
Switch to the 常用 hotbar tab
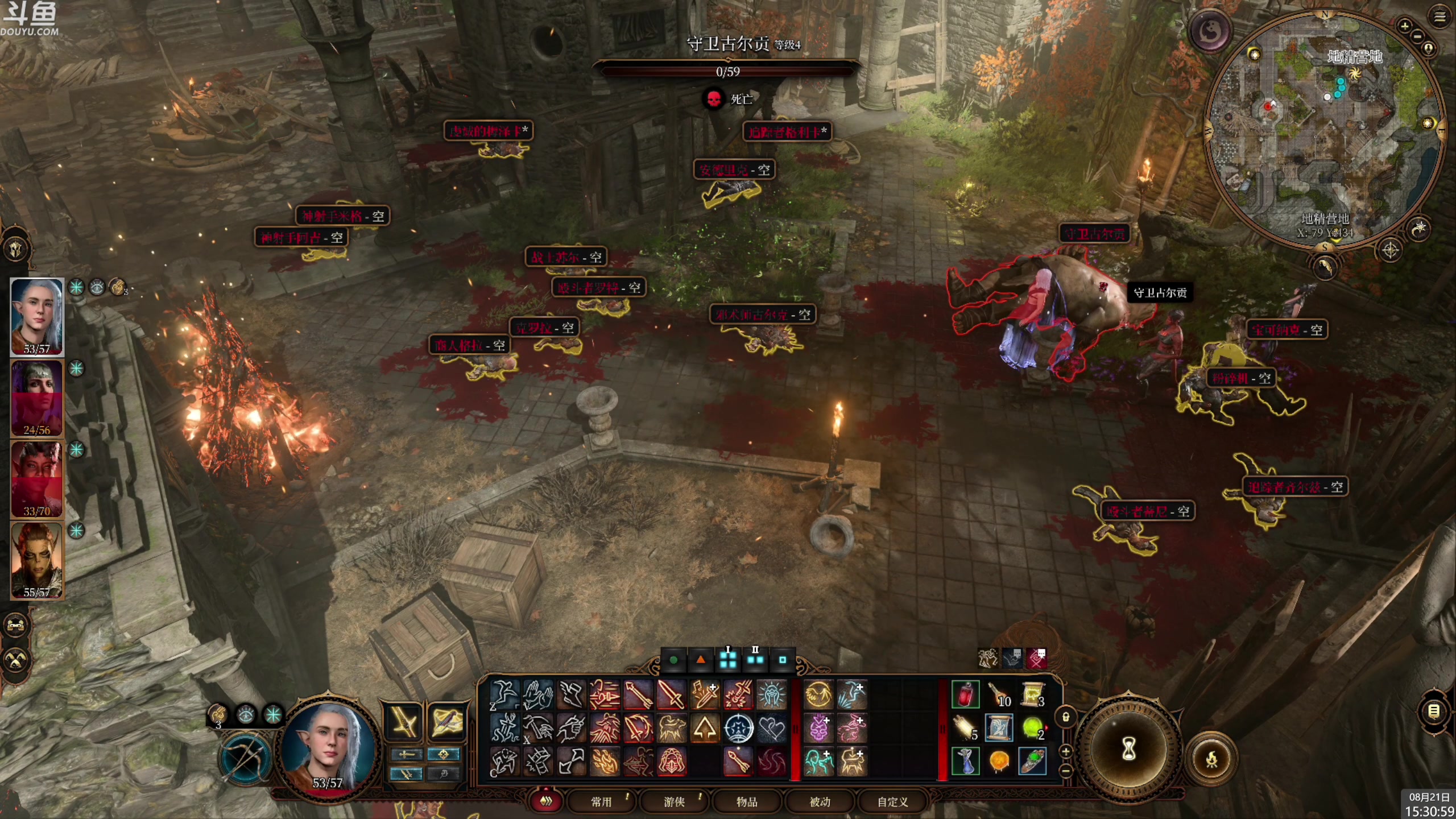[601, 801]
